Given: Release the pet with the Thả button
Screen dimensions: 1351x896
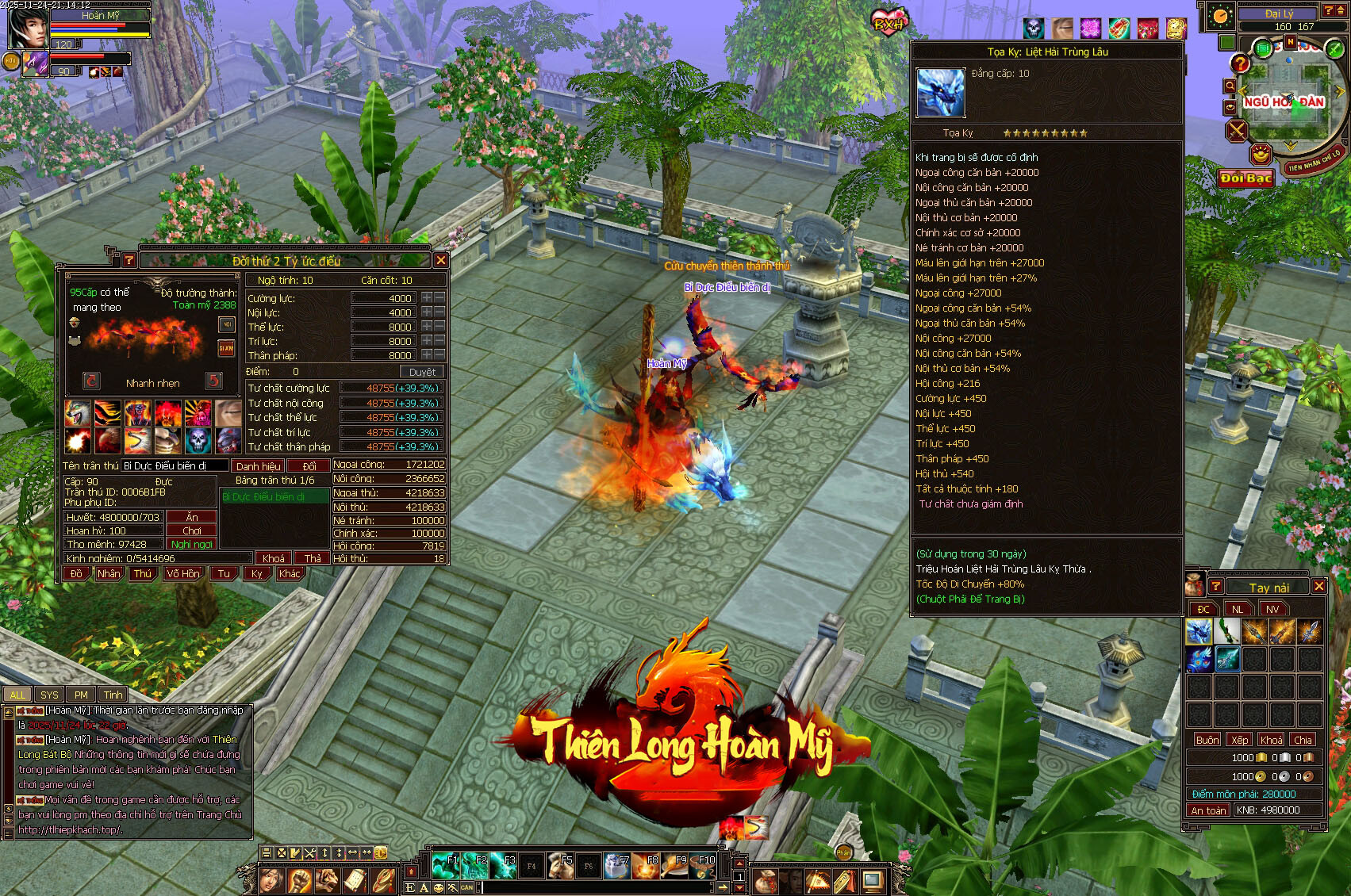Looking at the screenshot, I should click(313, 558).
